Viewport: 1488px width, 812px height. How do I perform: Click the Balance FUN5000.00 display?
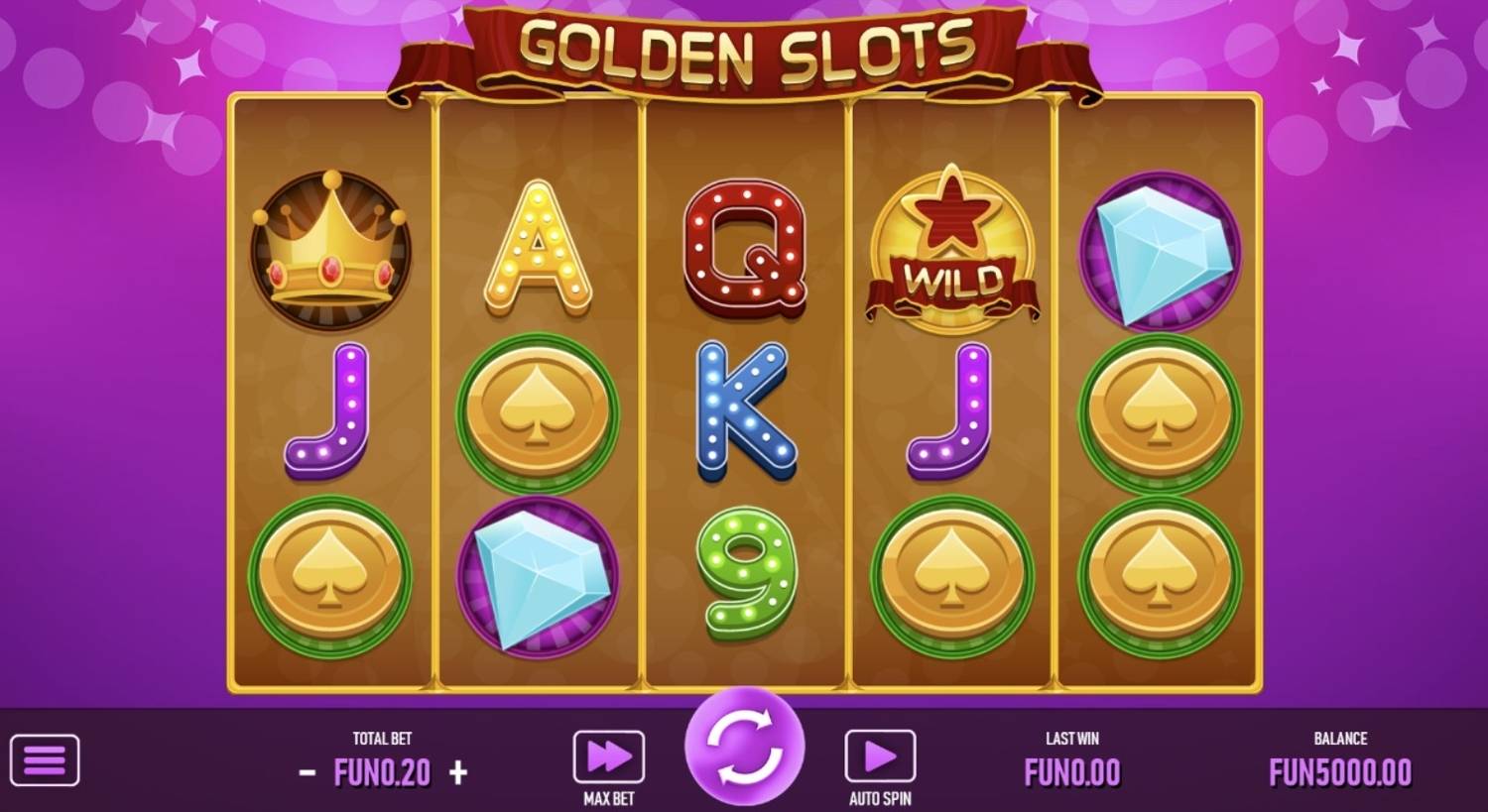(x=1342, y=771)
